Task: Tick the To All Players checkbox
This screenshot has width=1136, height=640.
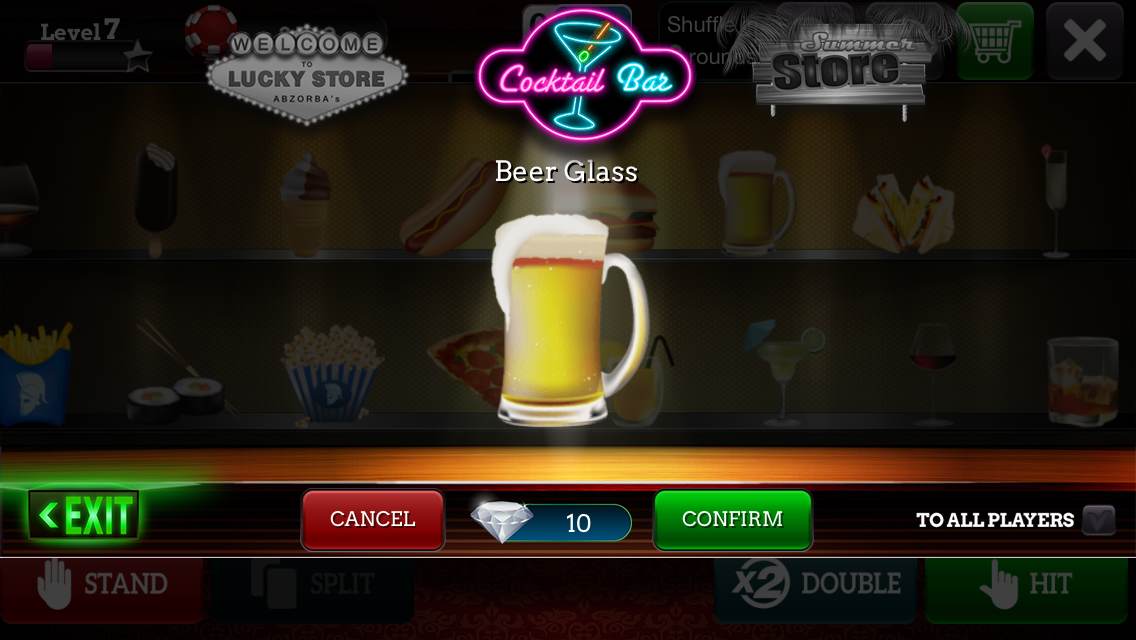Action: coord(1098,520)
